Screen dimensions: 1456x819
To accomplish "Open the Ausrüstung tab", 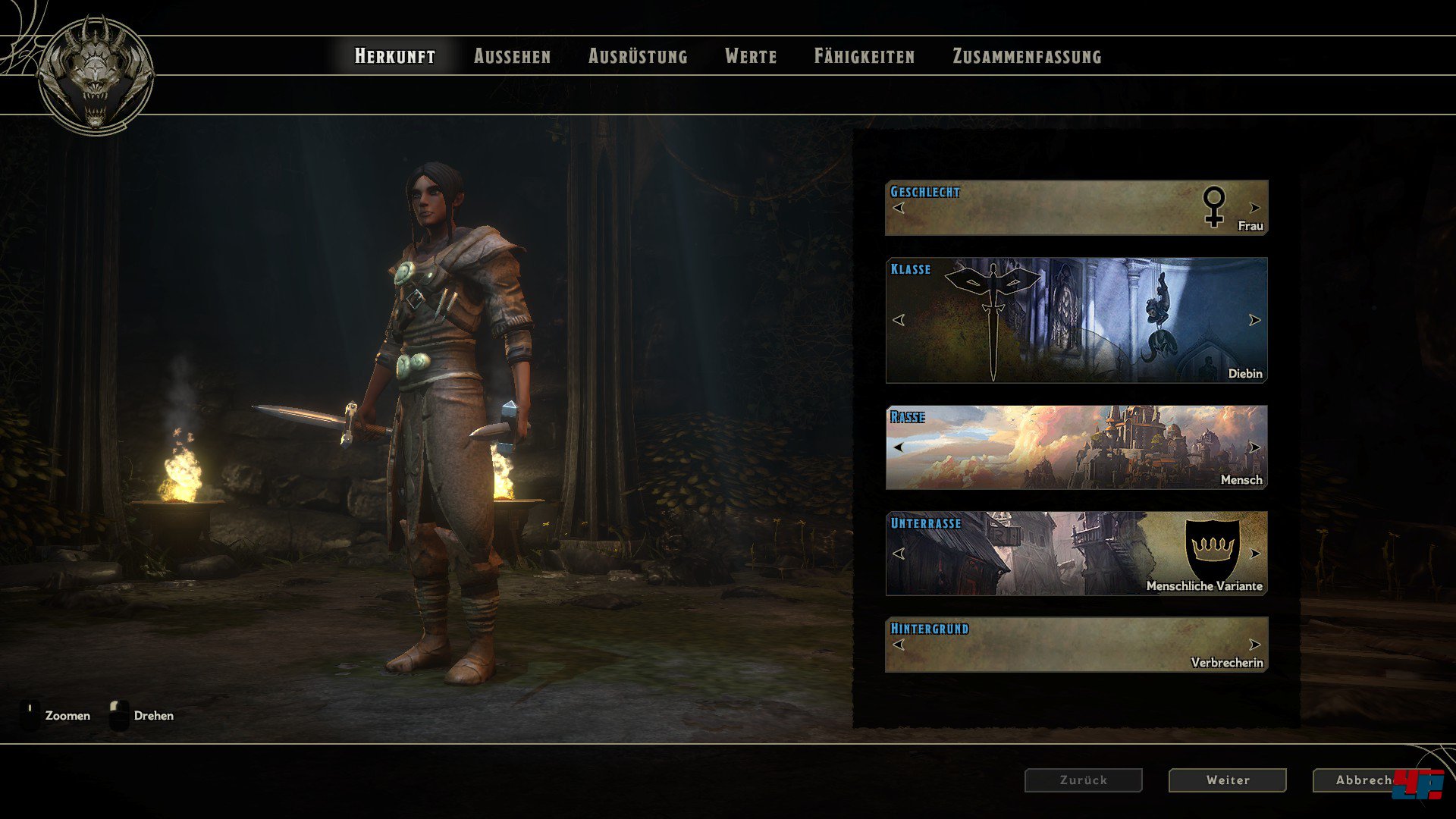I will point(638,56).
